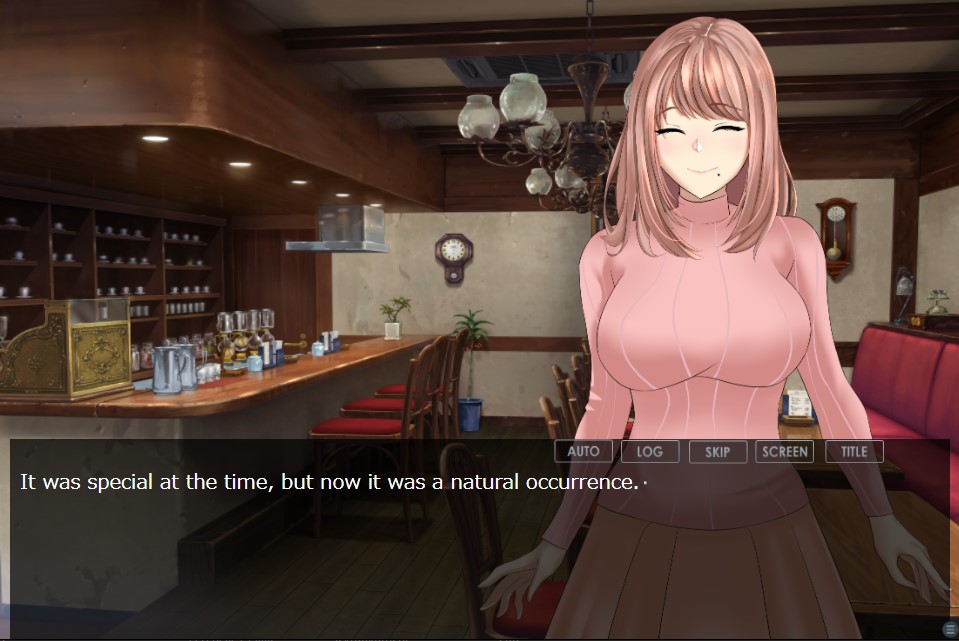Enable AUTO text advance mode
The height and width of the screenshot is (641, 959).
583,451
